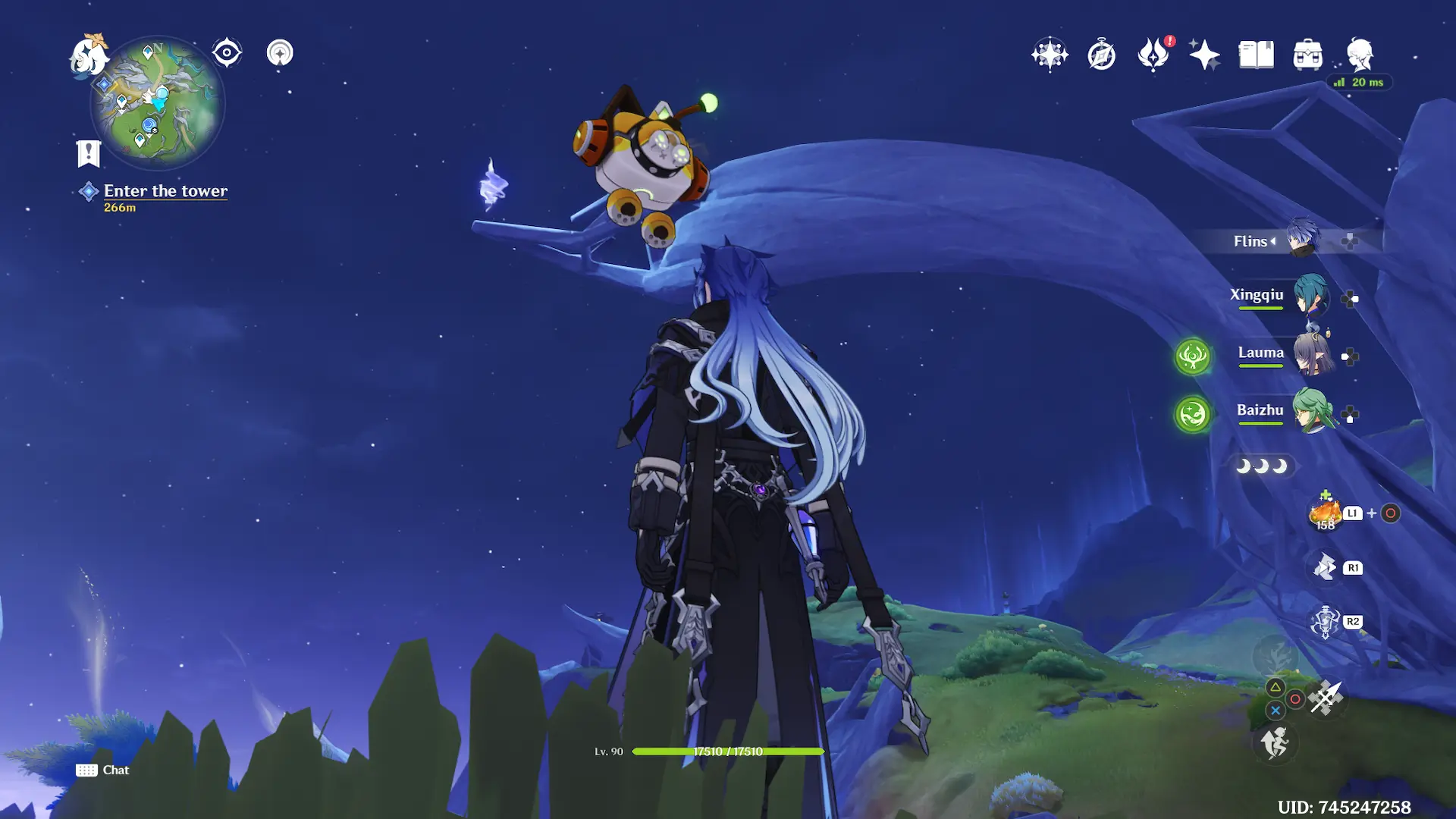The width and height of the screenshot is (1456, 819).
Task: Toggle the eye-shaped elemental sight icon
Action: pyautogui.click(x=227, y=53)
